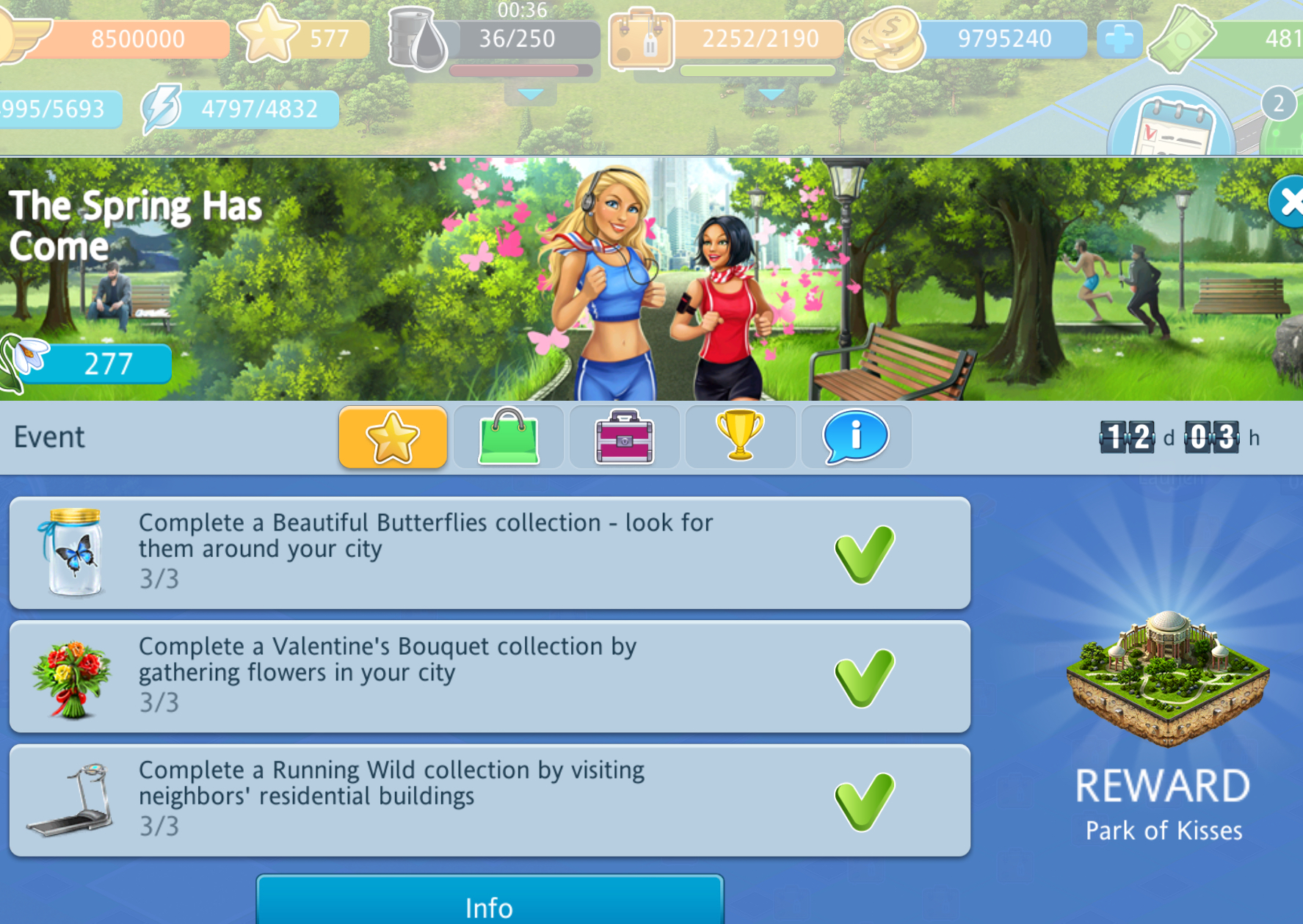View the Park of Kisses reward building
This screenshot has width=1303, height=924.
pyautogui.click(x=1166, y=679)
